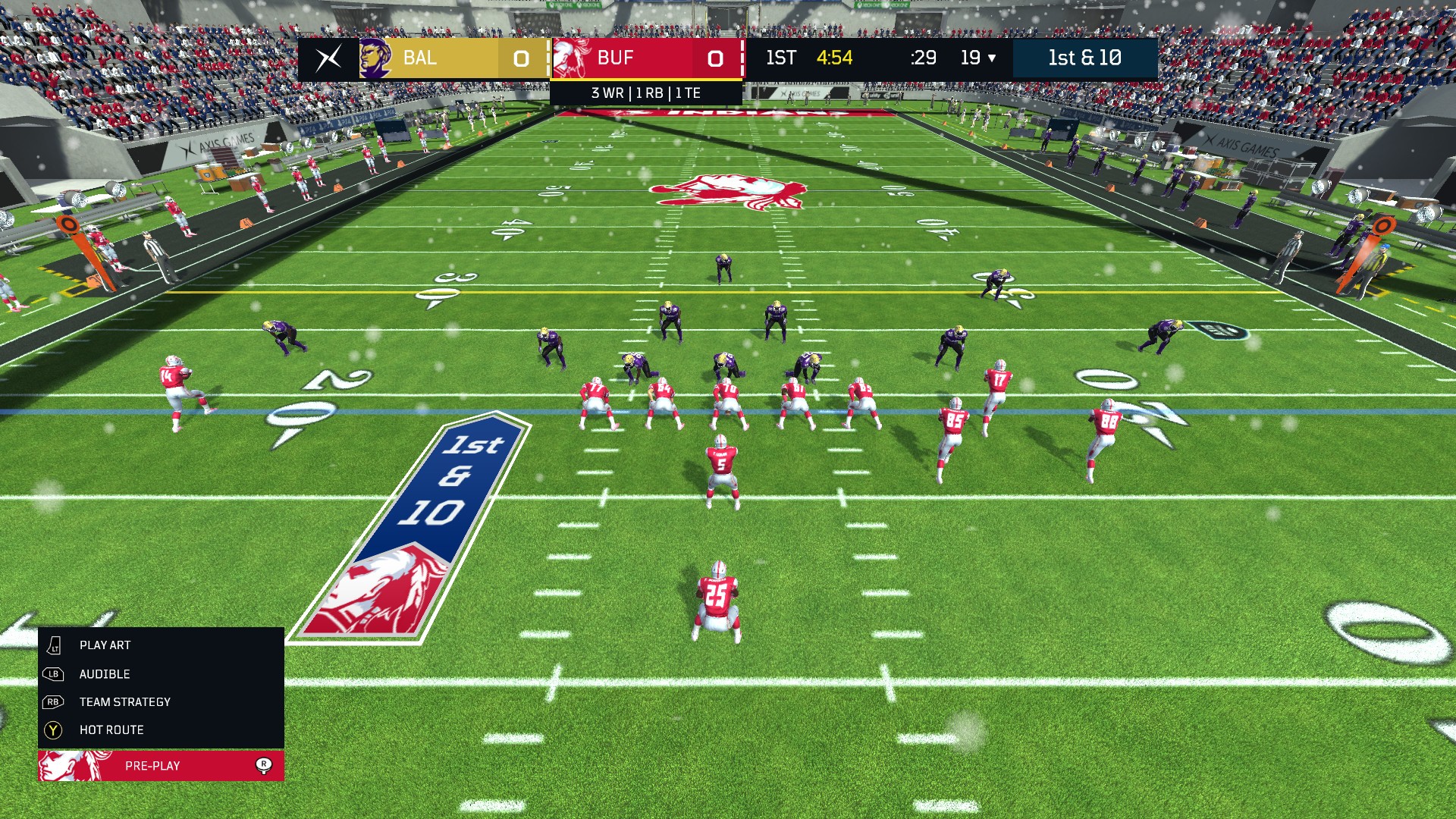
Task: Toggle the play art overlay via PLAY ART
Action: pyautogui.click(x=104, y=645)
